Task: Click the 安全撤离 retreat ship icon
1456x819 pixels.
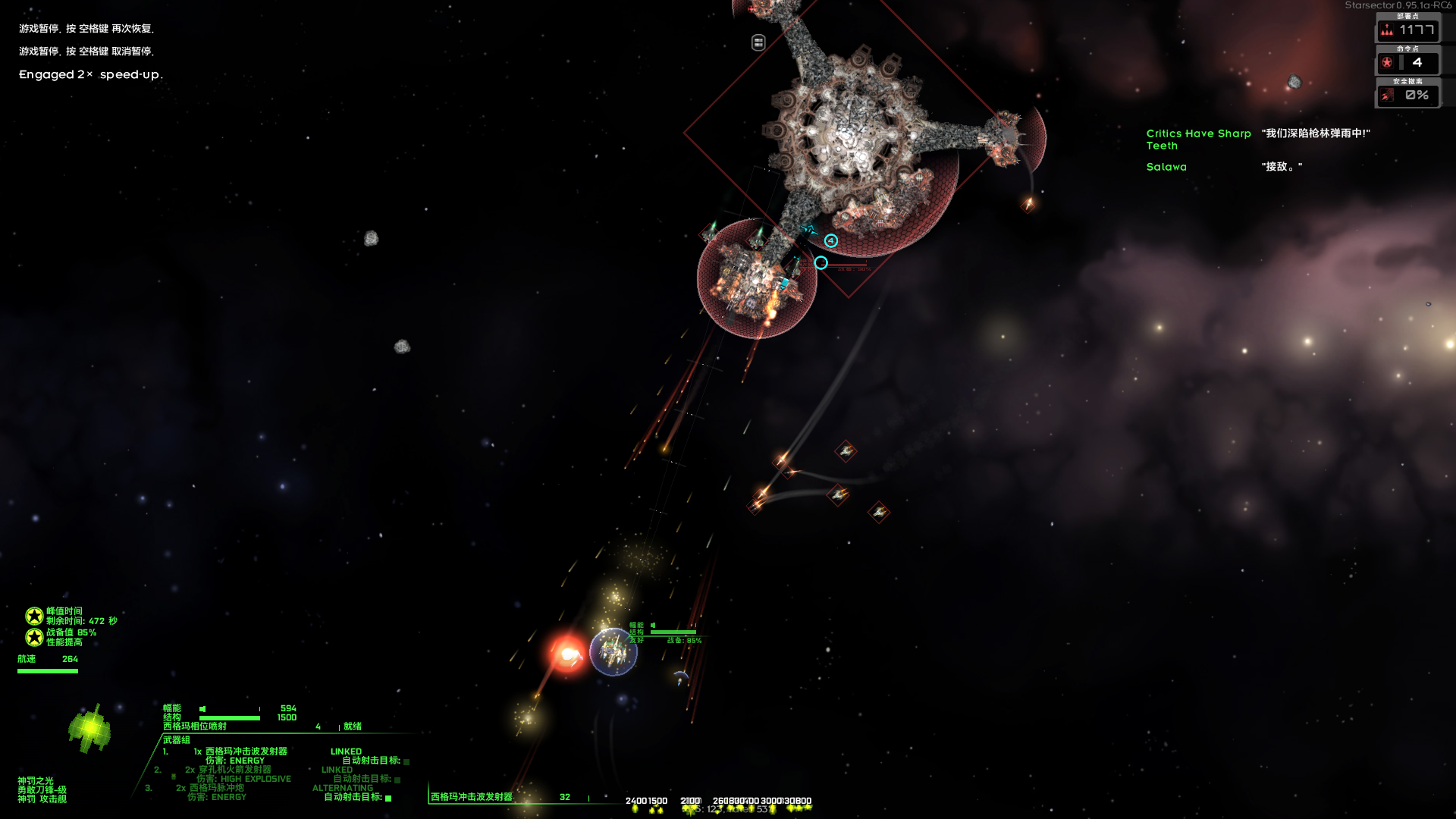Action: click(x=1387, y=96)
